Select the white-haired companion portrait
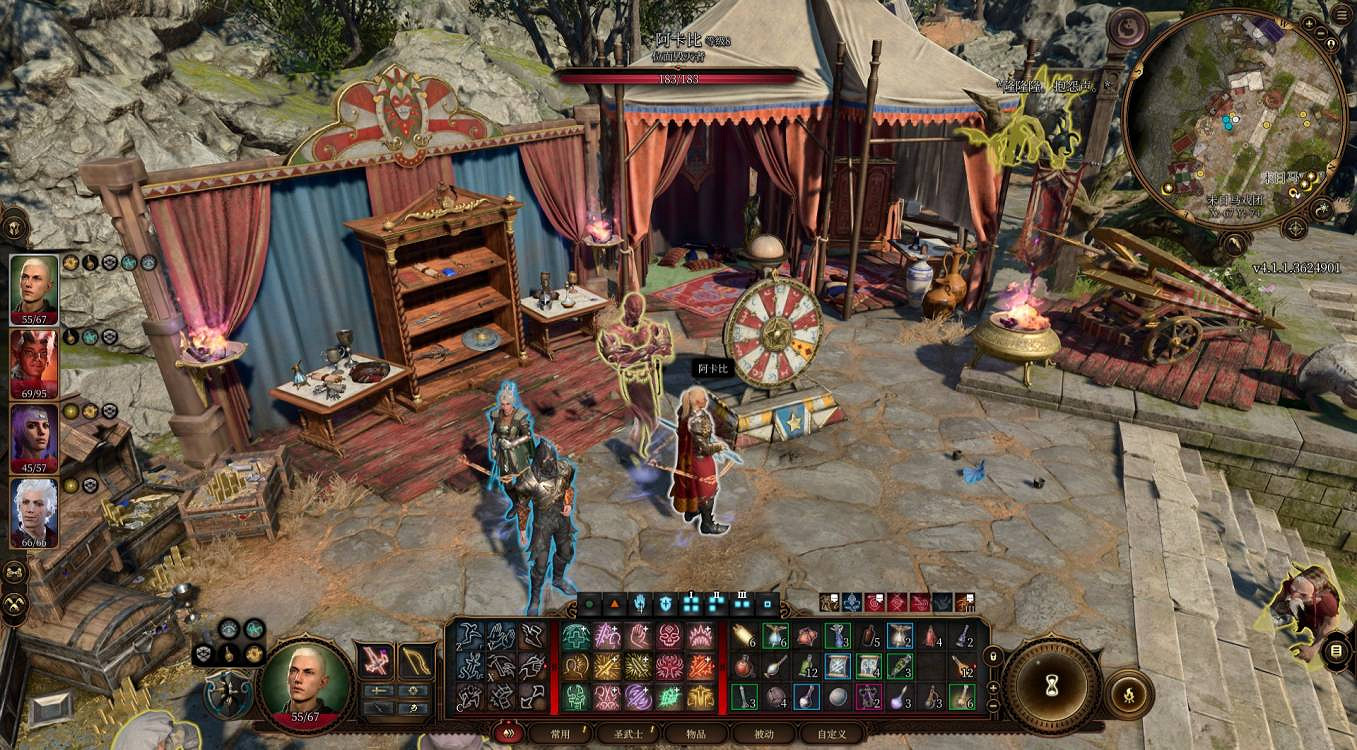Image resolution: width=1357 pixels, height=750 pixels. pyautogui.click(x=34, y=511)
